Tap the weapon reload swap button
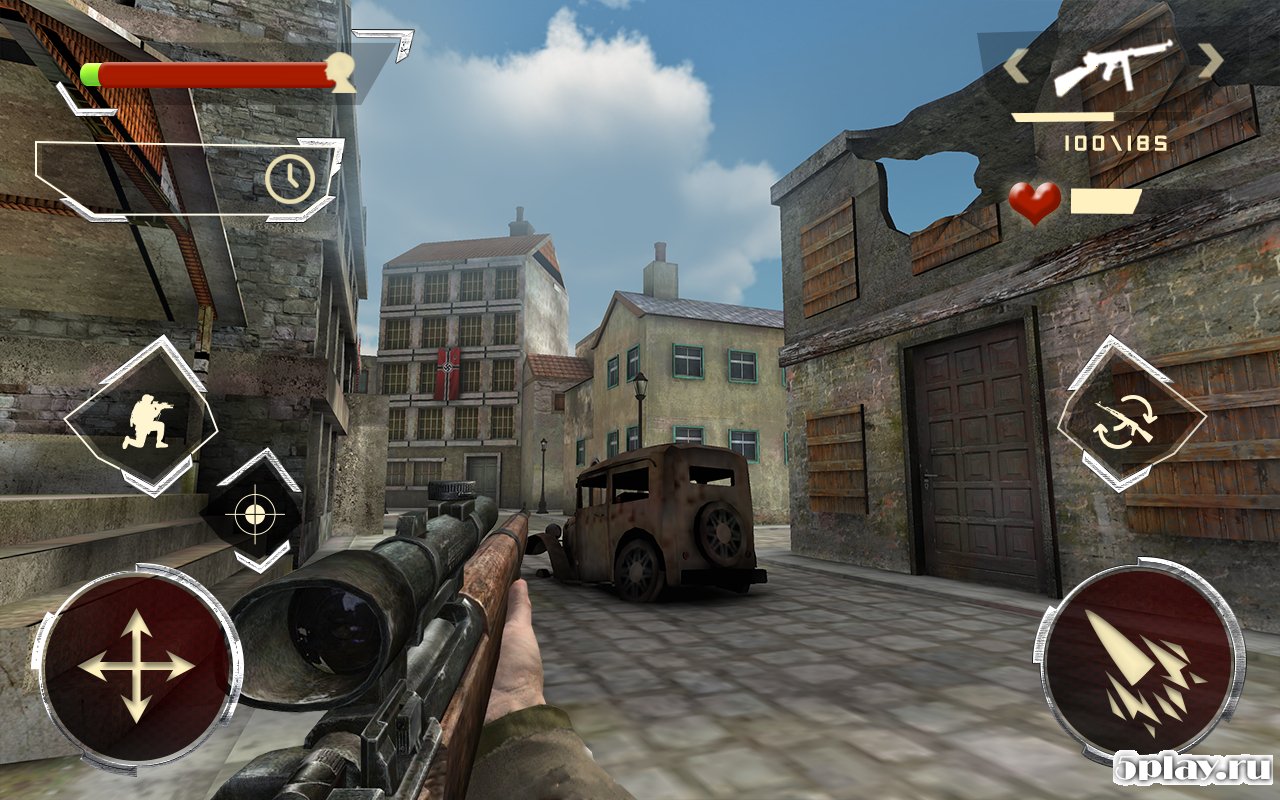This screenshot has width=1280, height=800. pyautogui.click(x=1129, y=416)
